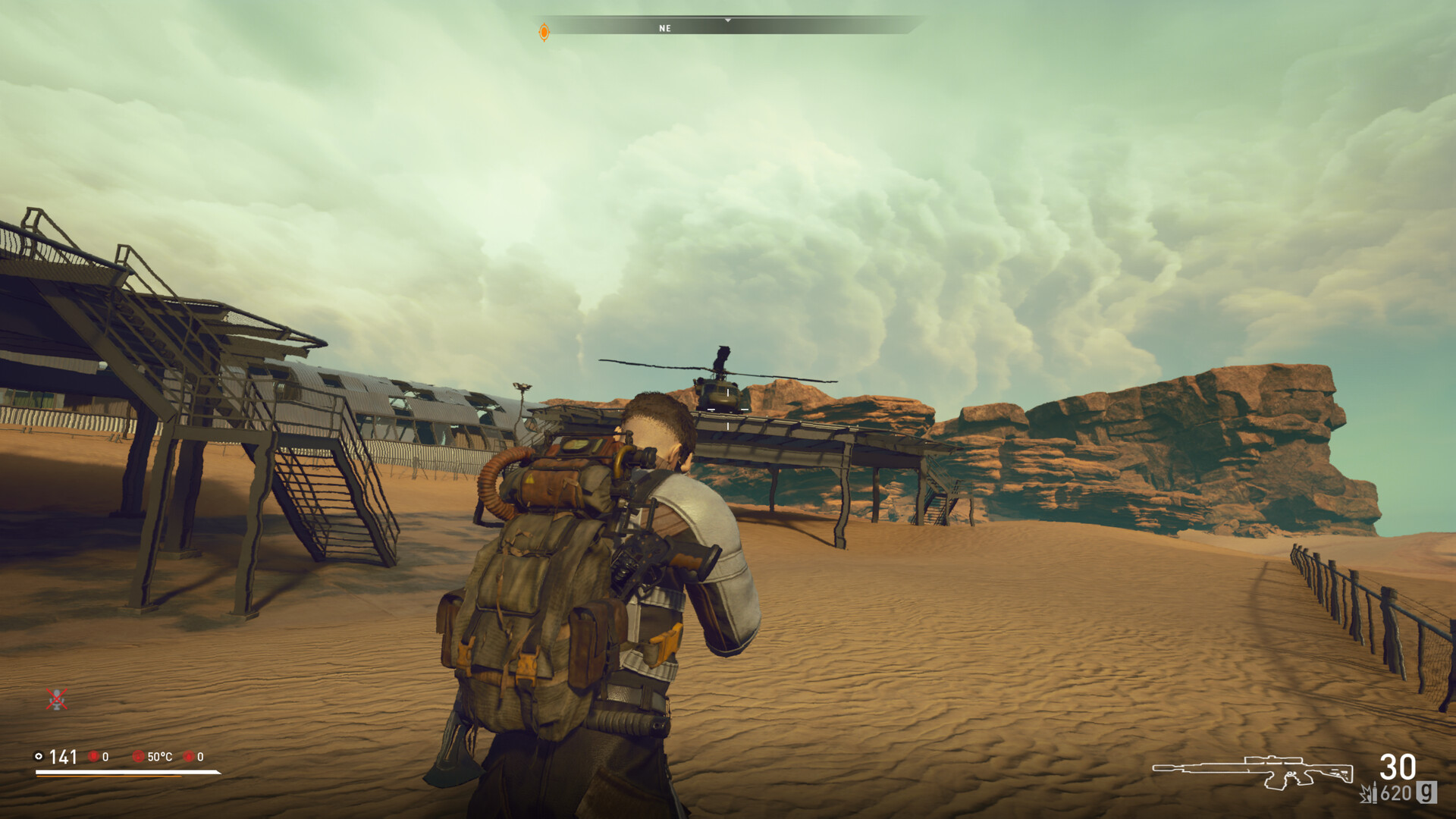Click the muzzle flash icon near ammo count
The width and height of the screenshot is (1456, 819).
(1365, 795)
